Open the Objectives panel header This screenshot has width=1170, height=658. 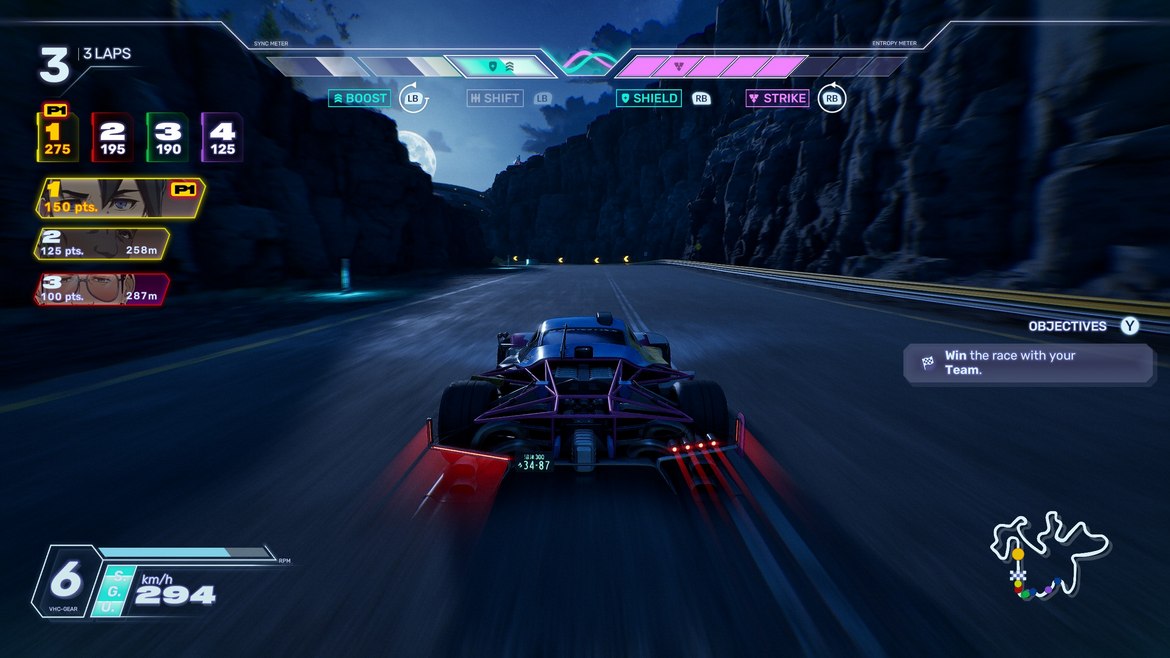tap(1067, 326)
